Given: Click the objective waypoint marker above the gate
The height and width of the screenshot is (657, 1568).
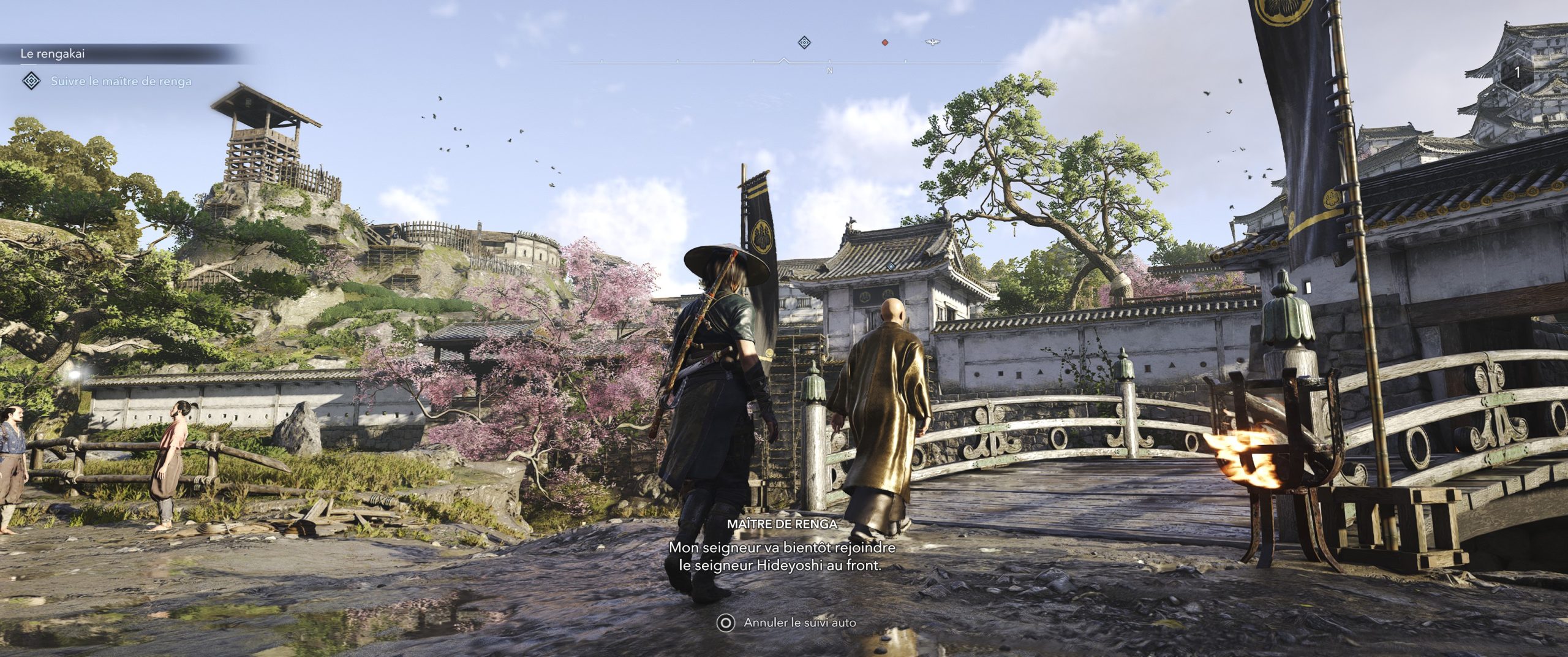Looking at the screenshot, I should point(892,265).
